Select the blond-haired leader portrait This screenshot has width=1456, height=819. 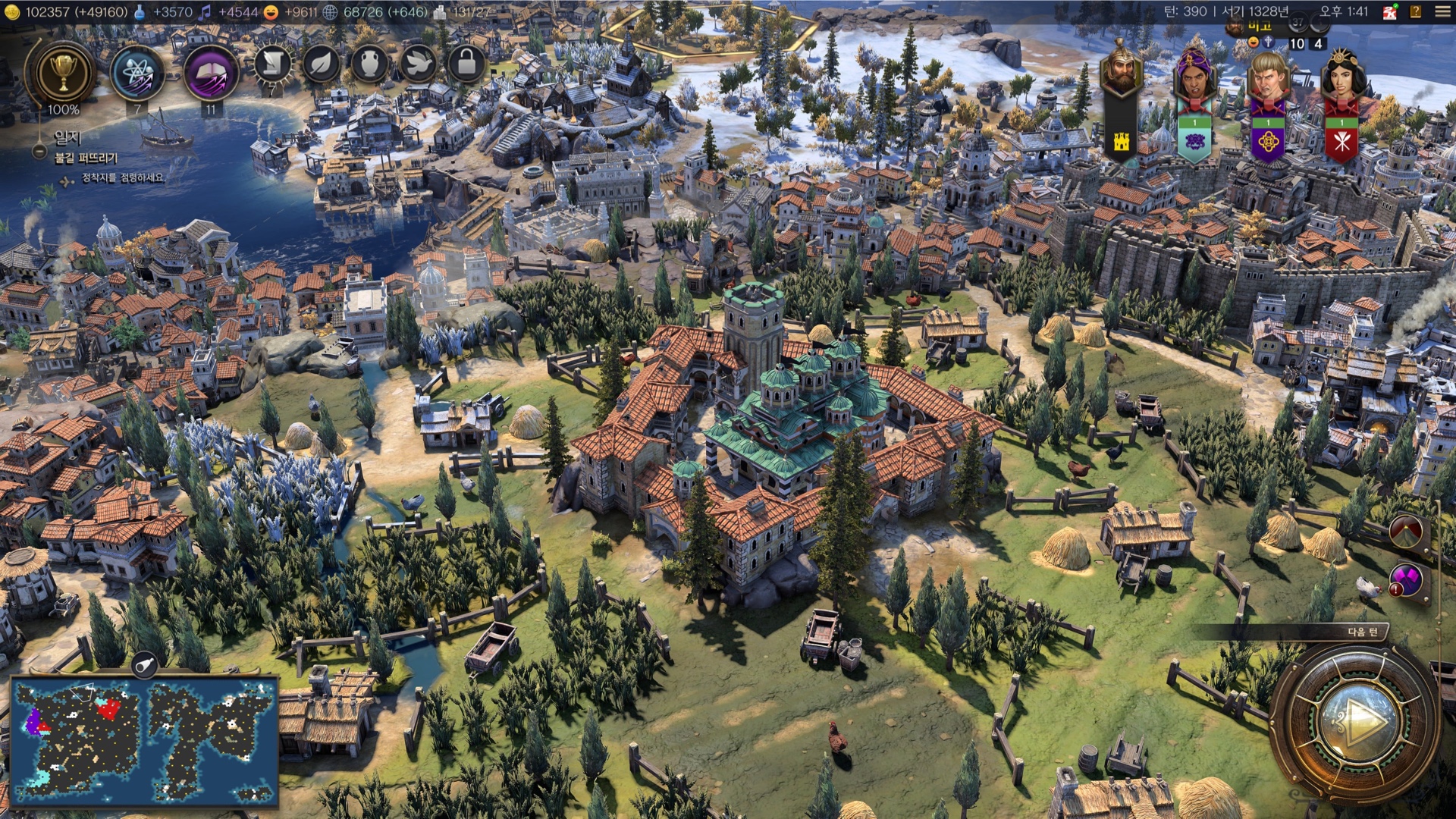1267,76
